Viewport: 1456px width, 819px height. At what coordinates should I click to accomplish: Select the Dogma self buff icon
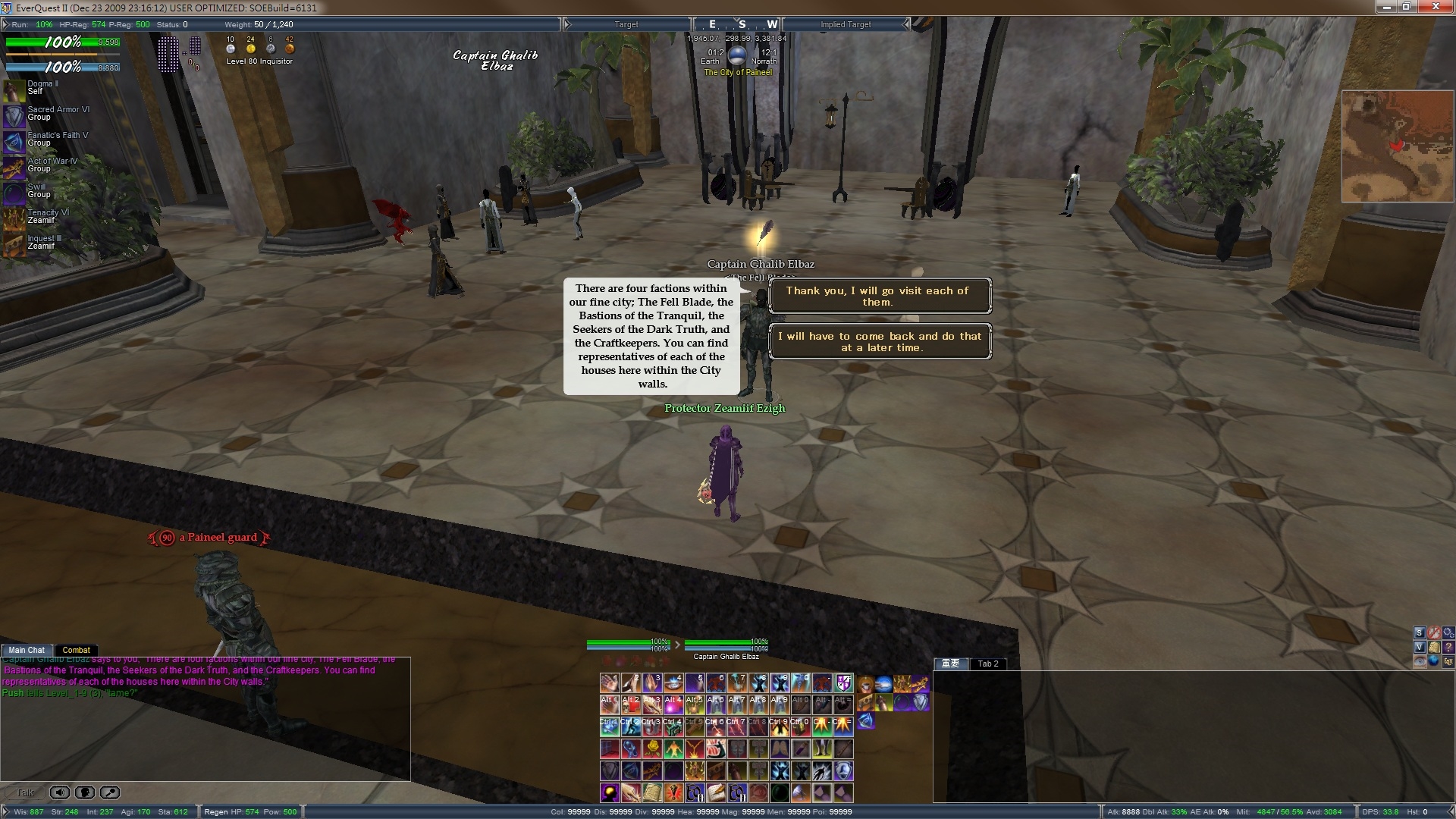(x=14, y=90)
